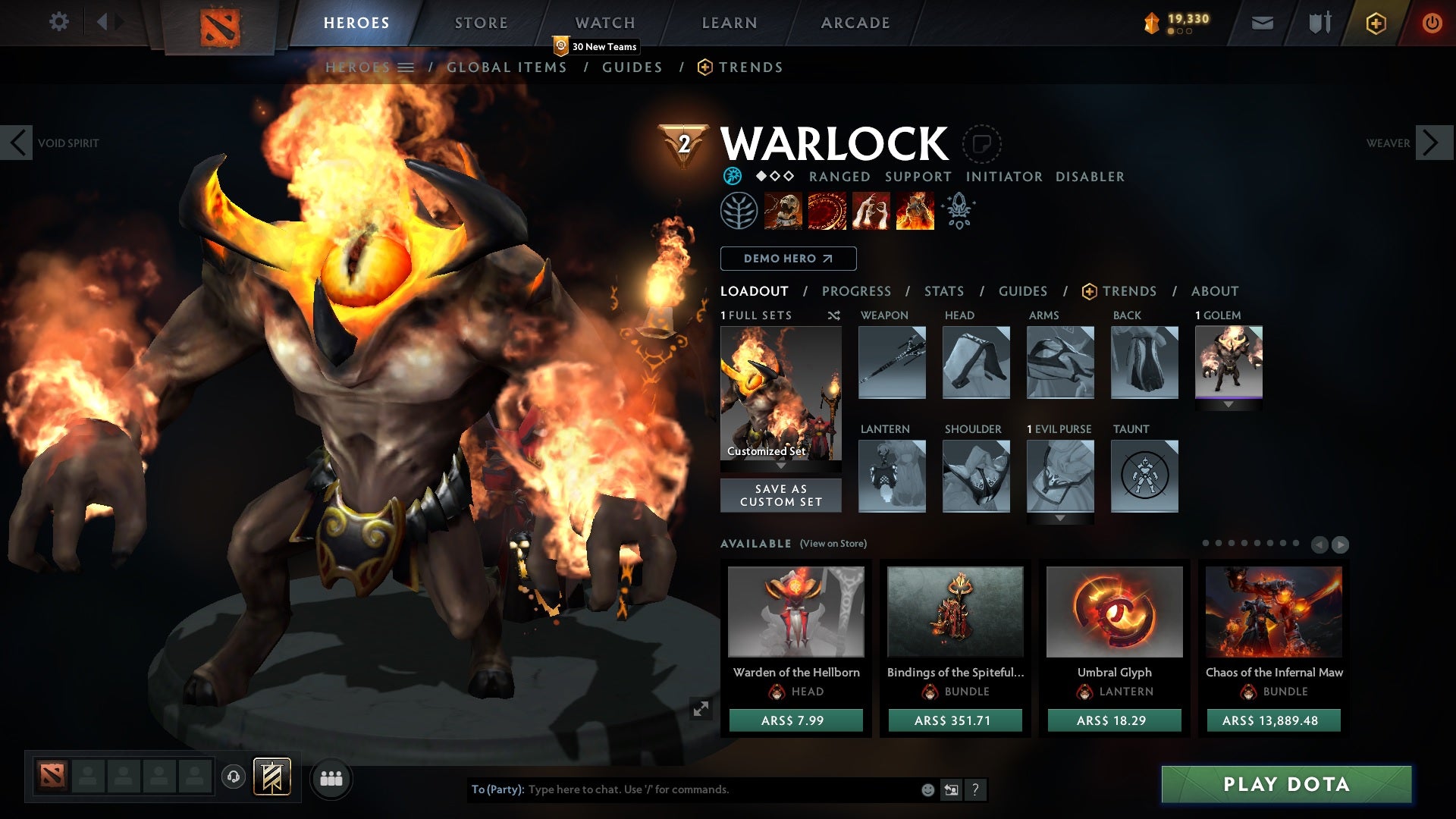1456x819 pixels.
Task: Click the armory icon near top right
Action: (x=1319, y=22)
